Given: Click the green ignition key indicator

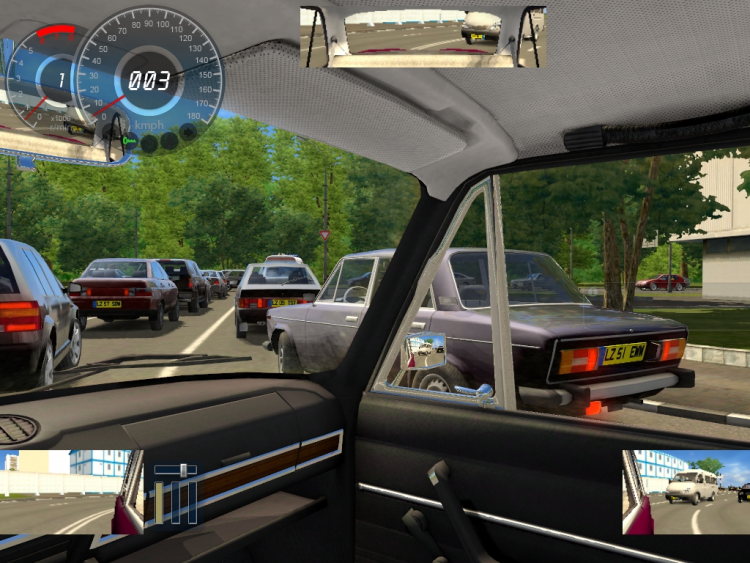Looking at the screenshot, I should pos(128,142).
